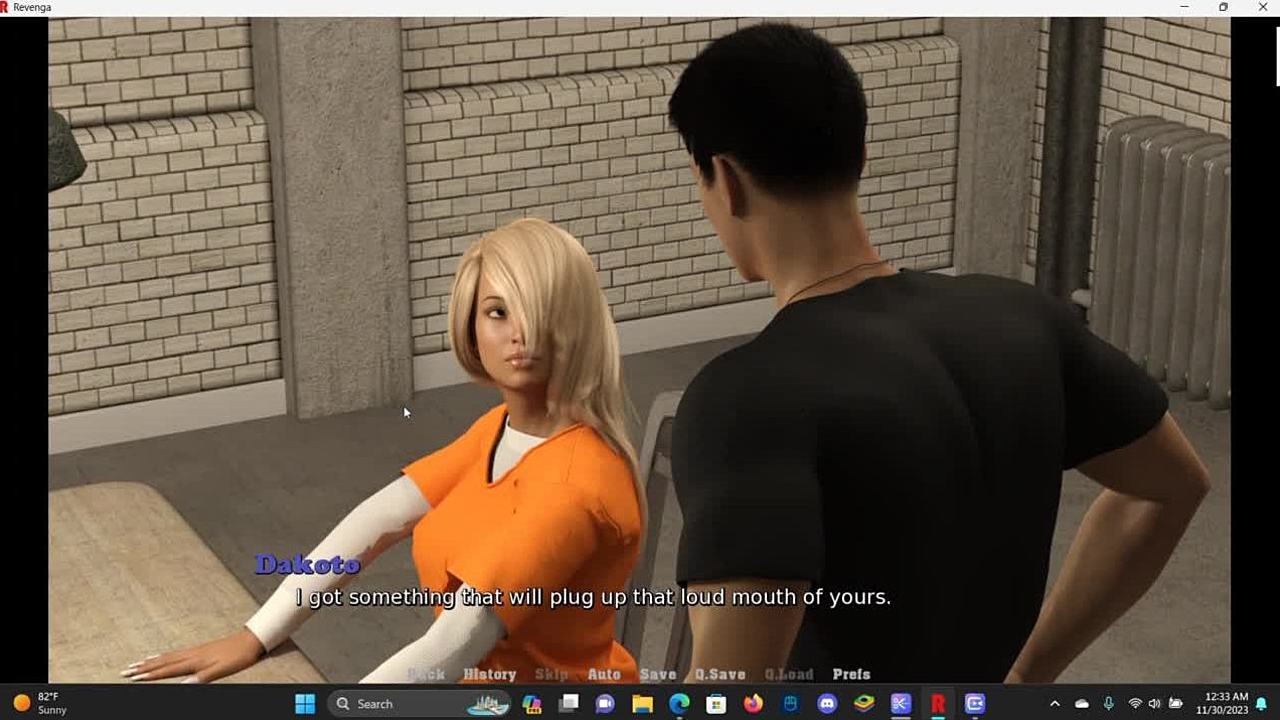Open the Save screen

[x=658, y=674]
